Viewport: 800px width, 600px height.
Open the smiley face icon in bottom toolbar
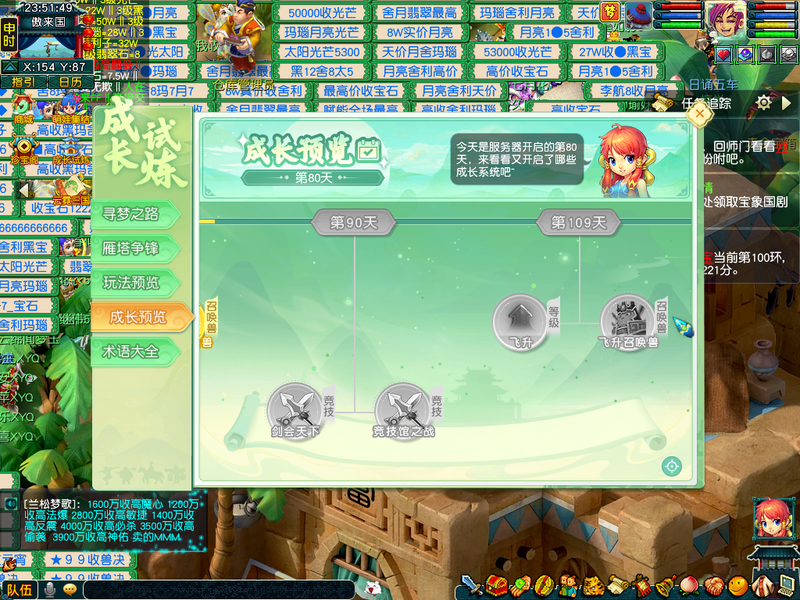coord(738,585)
